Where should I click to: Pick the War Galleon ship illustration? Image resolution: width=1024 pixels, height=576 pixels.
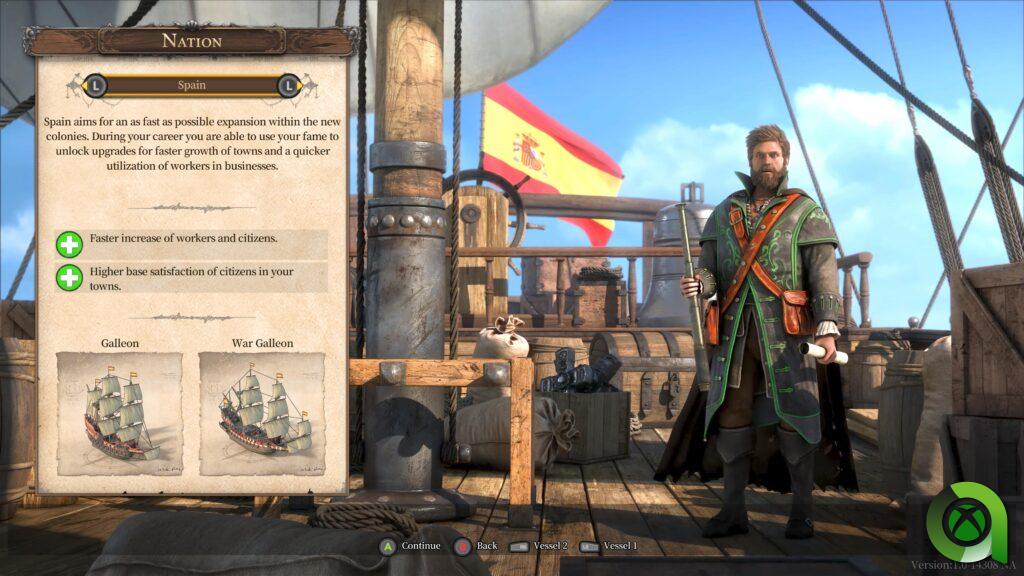tap(262, 413)
